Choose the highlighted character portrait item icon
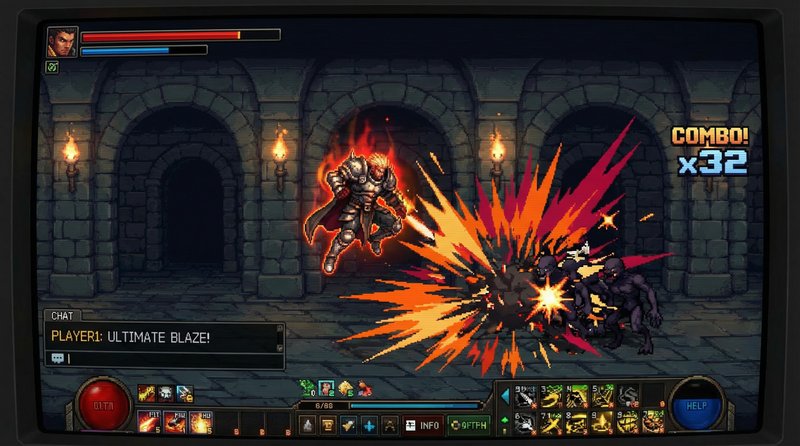This screenshot has width=800, height=446. [326, 388]
